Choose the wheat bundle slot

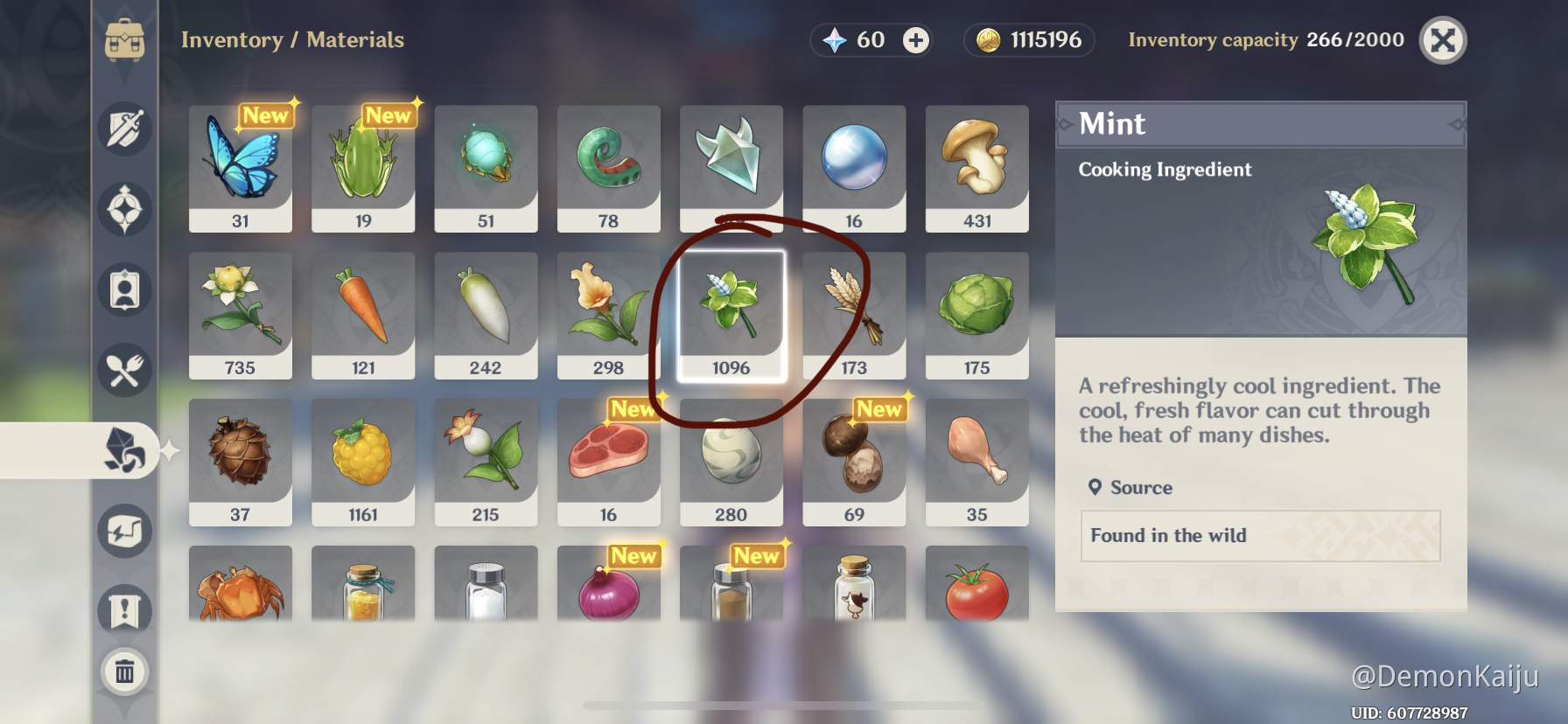pos(854,316)
